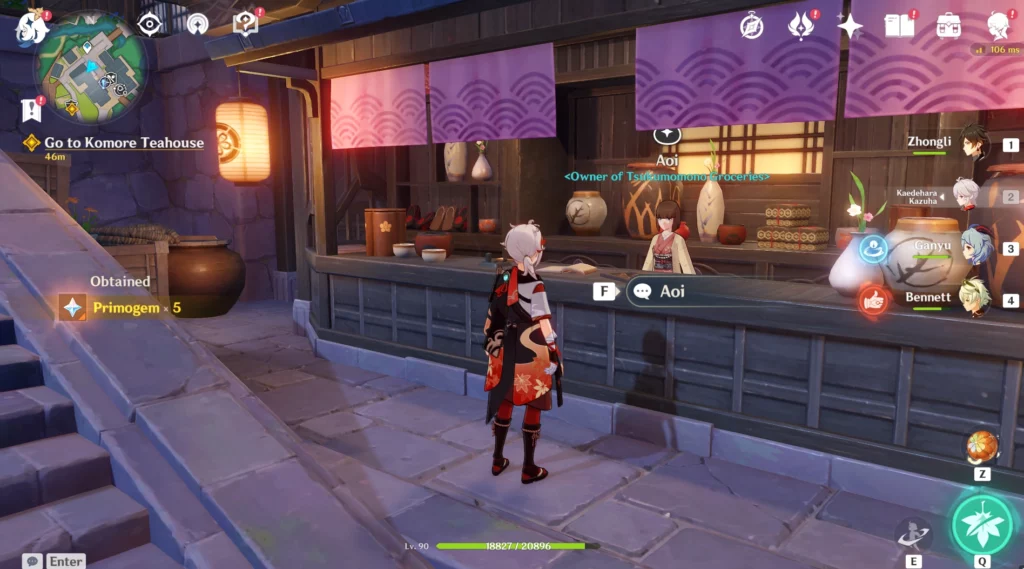Switch to Bennett in the party list
Image resolution: width=1024 pixels, height=569 pixels.
tap(974, 297)
